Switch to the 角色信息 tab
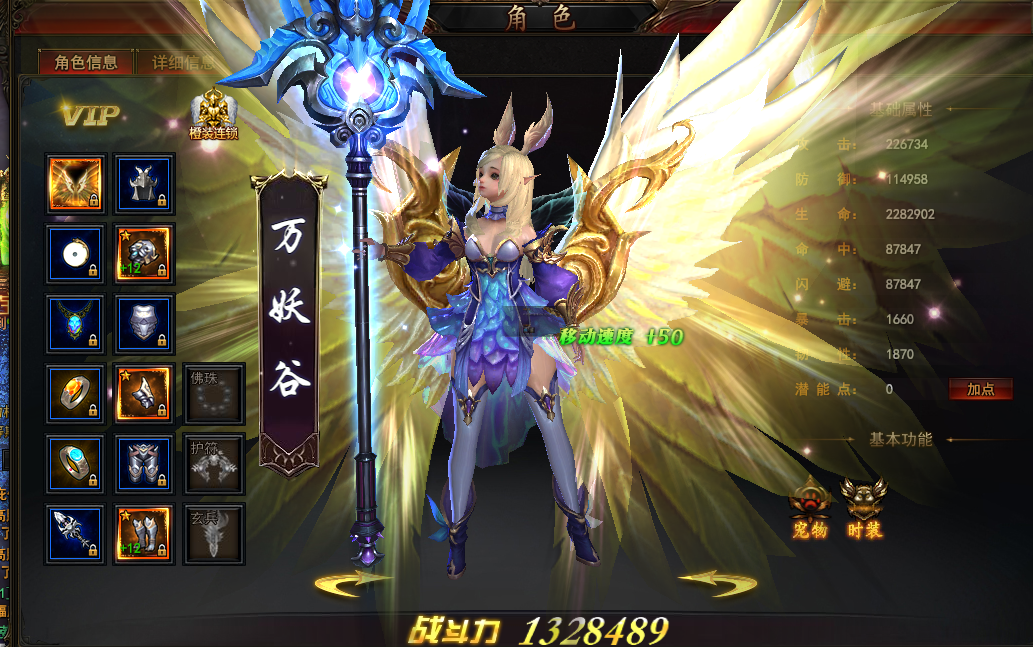This screenshot has height=647, width=1033. pos(86,62)
